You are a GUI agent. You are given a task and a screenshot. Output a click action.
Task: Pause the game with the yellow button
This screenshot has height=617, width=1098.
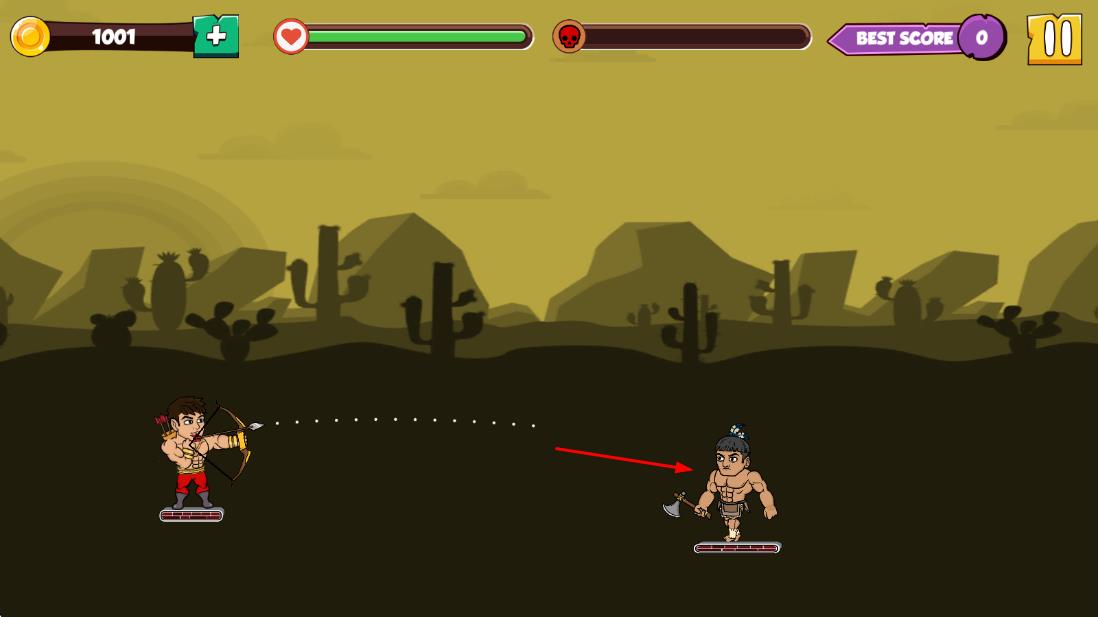pos(1054,39)
